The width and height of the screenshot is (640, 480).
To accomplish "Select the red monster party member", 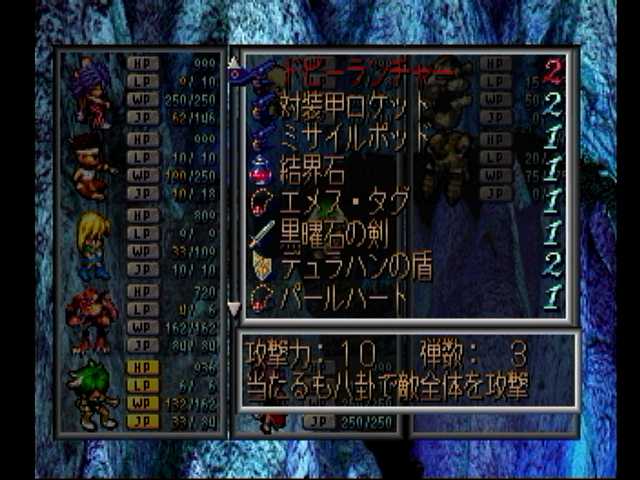I will pos(91,320).
